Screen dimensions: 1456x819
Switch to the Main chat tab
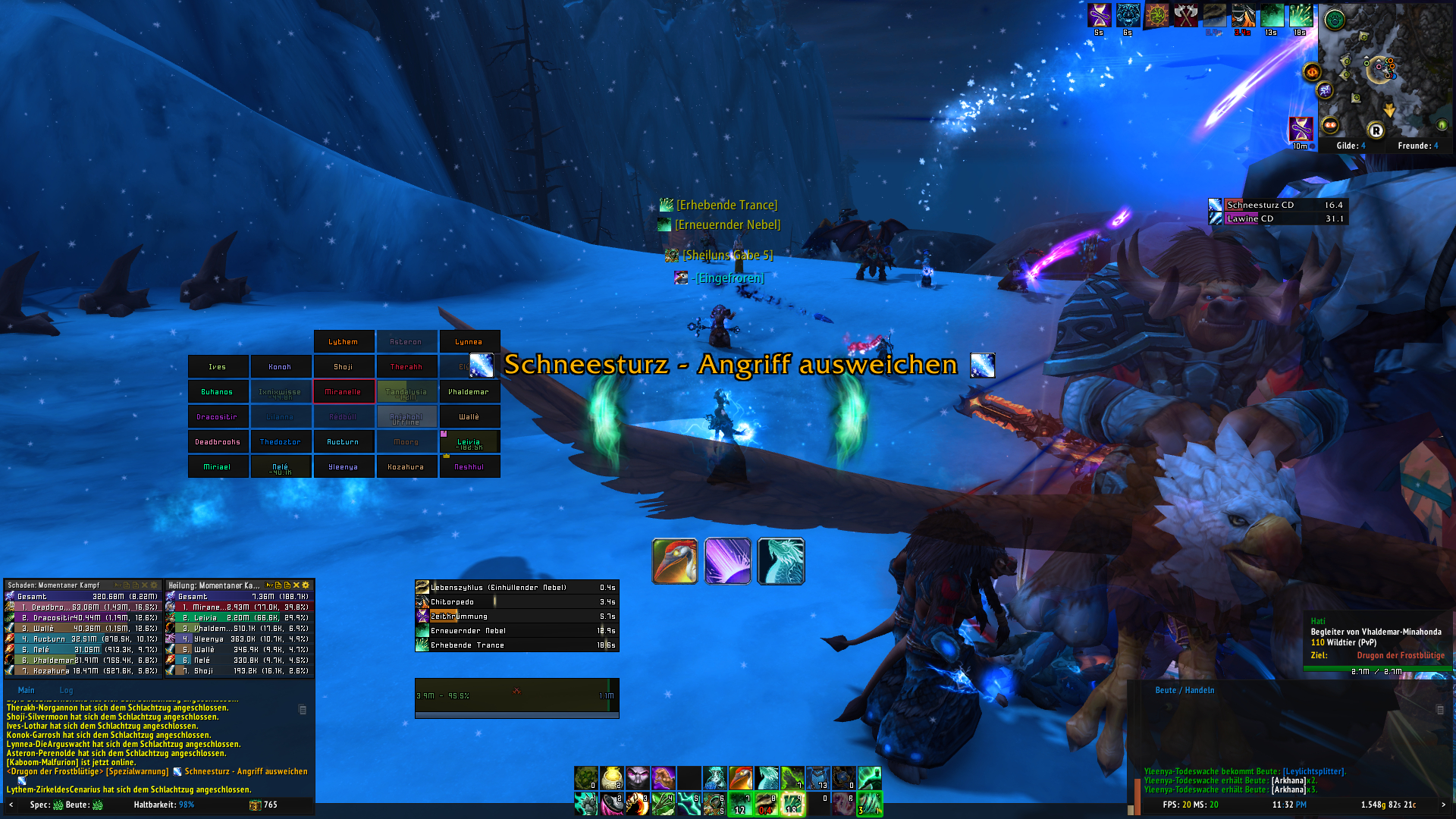click(27, 690)
